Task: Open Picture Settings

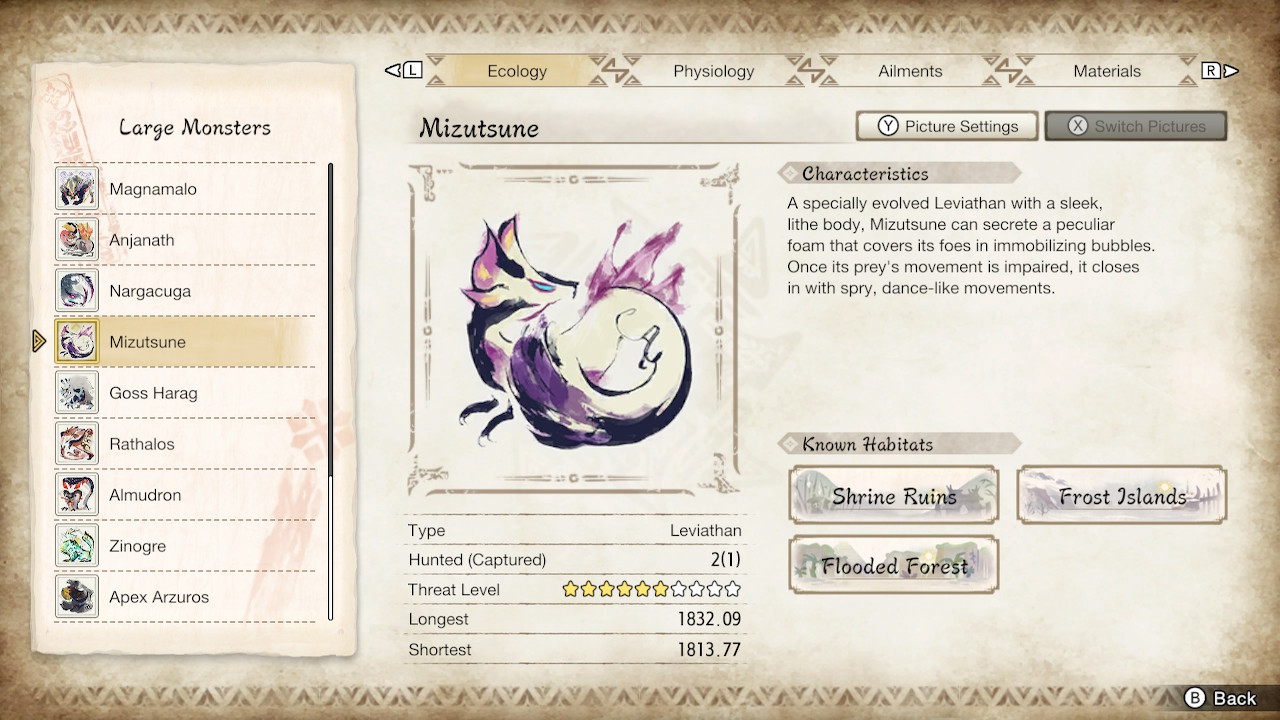Action: [946, 126]
